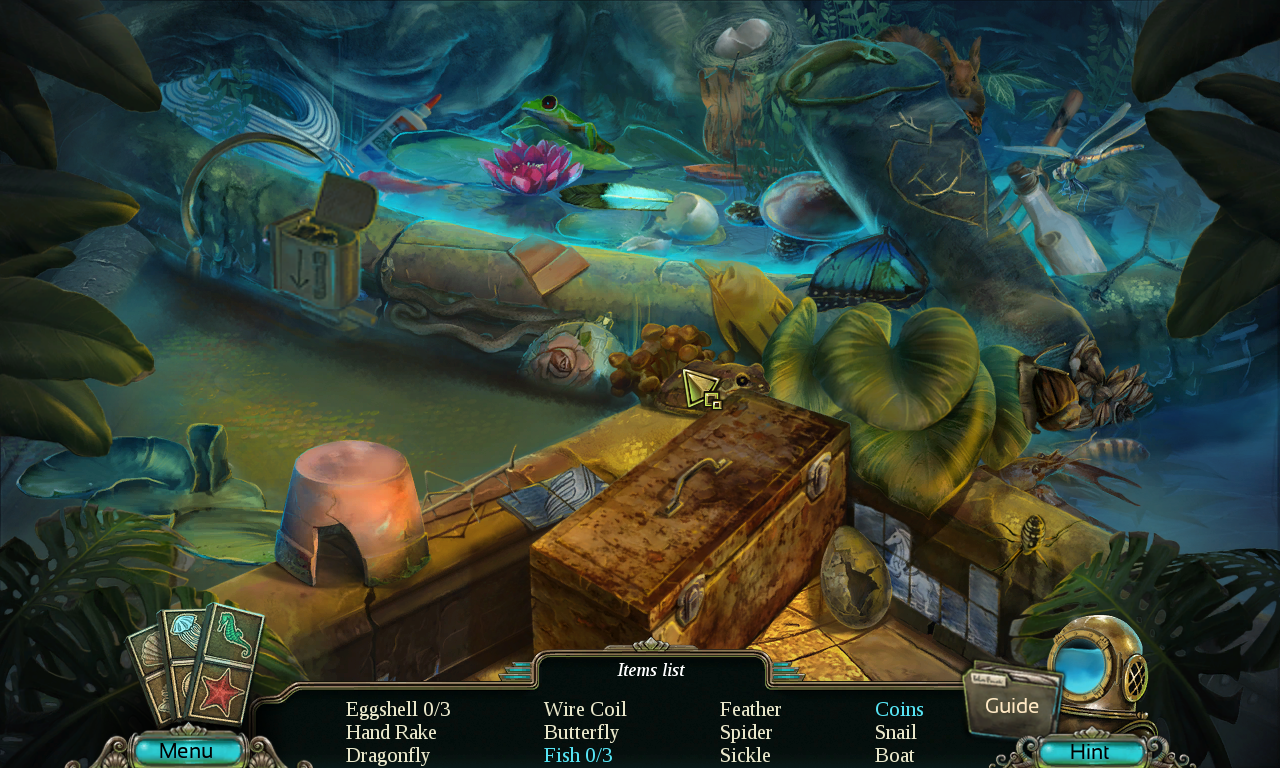Click the Eggshell 0/3 entry in the list
The height and width of the screenshot is (768, 1280).
(x=397, y=709)
